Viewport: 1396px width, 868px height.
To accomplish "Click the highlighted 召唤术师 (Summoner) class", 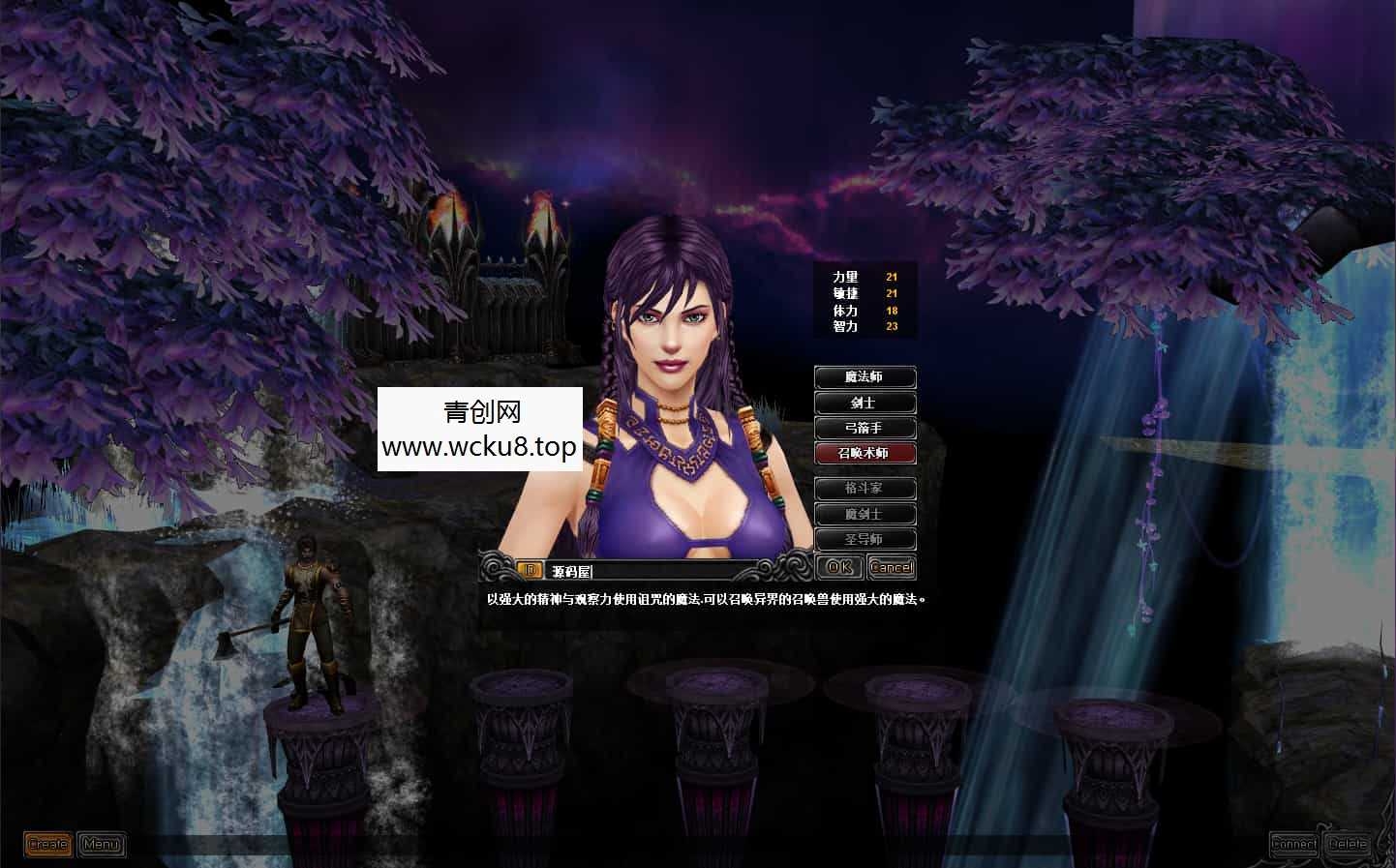I will (x=865, y=454).
